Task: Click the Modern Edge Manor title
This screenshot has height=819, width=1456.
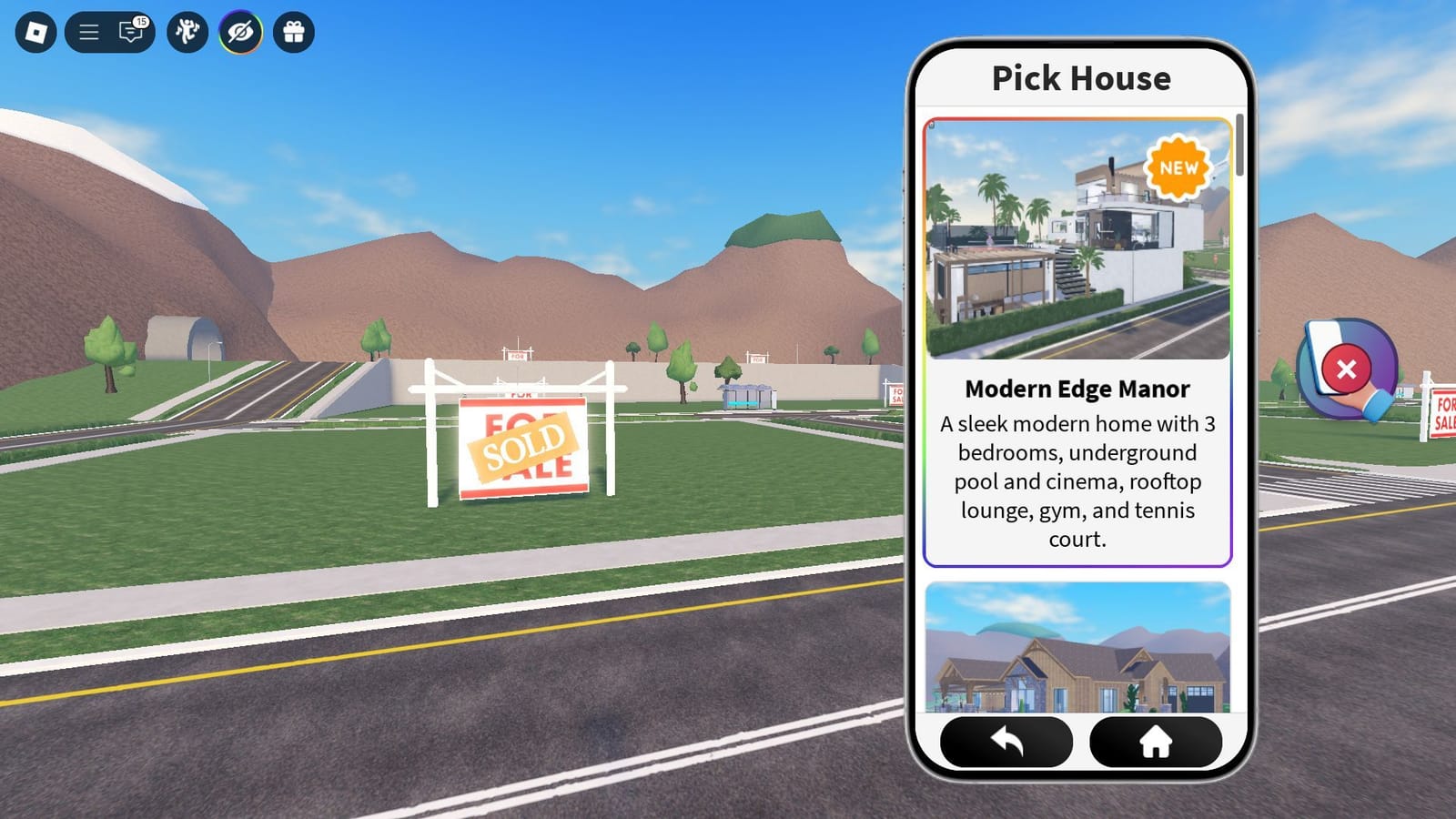Action: pyautogui.click(x=1077, y=389)
